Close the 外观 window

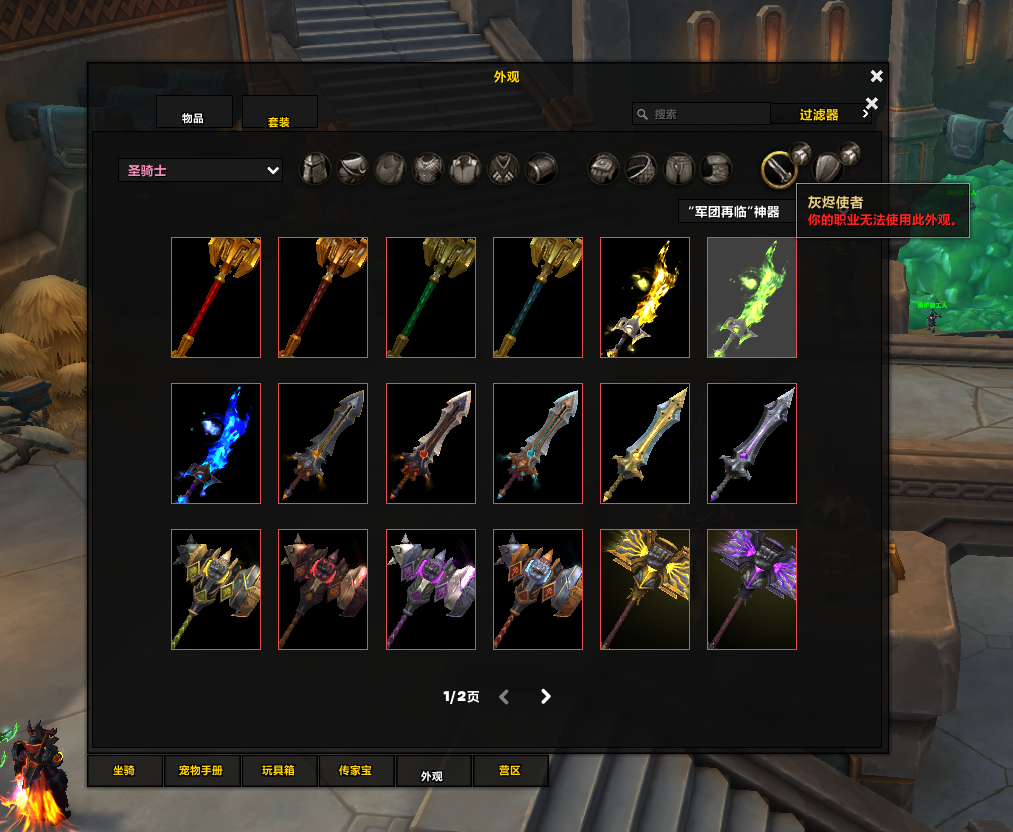[877, 77]
